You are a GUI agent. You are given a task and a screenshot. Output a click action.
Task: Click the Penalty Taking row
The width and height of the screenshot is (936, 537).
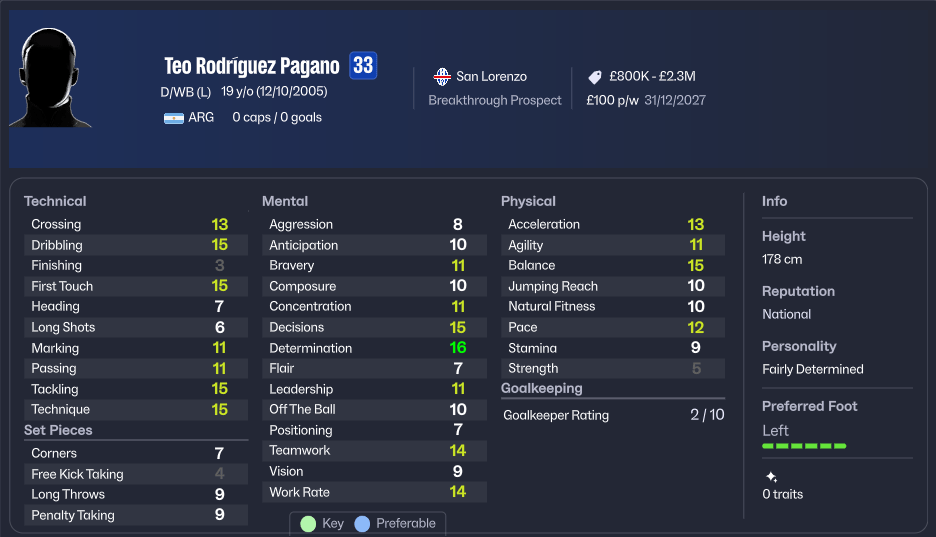pos(135,515)
